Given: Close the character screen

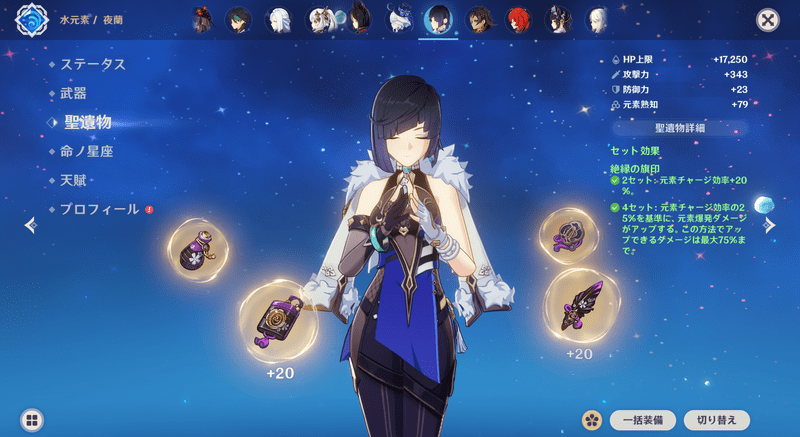Looking at the screenshot, I should (767, 20).
